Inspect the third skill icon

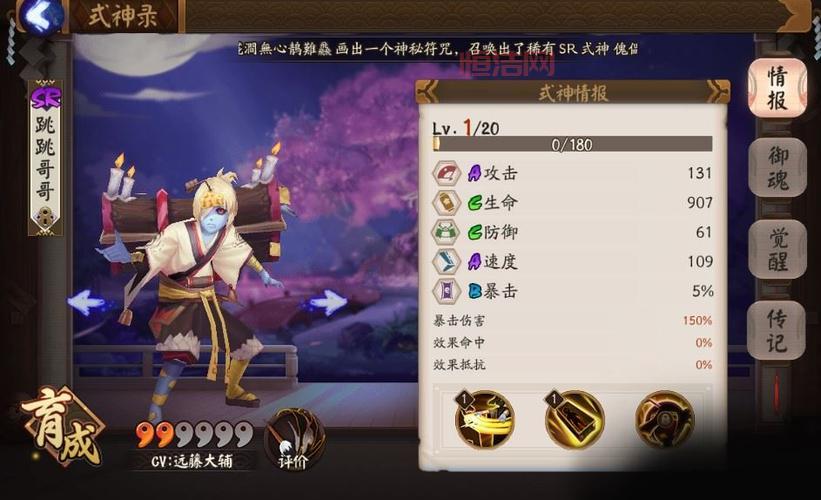click(x=664, y=419)
